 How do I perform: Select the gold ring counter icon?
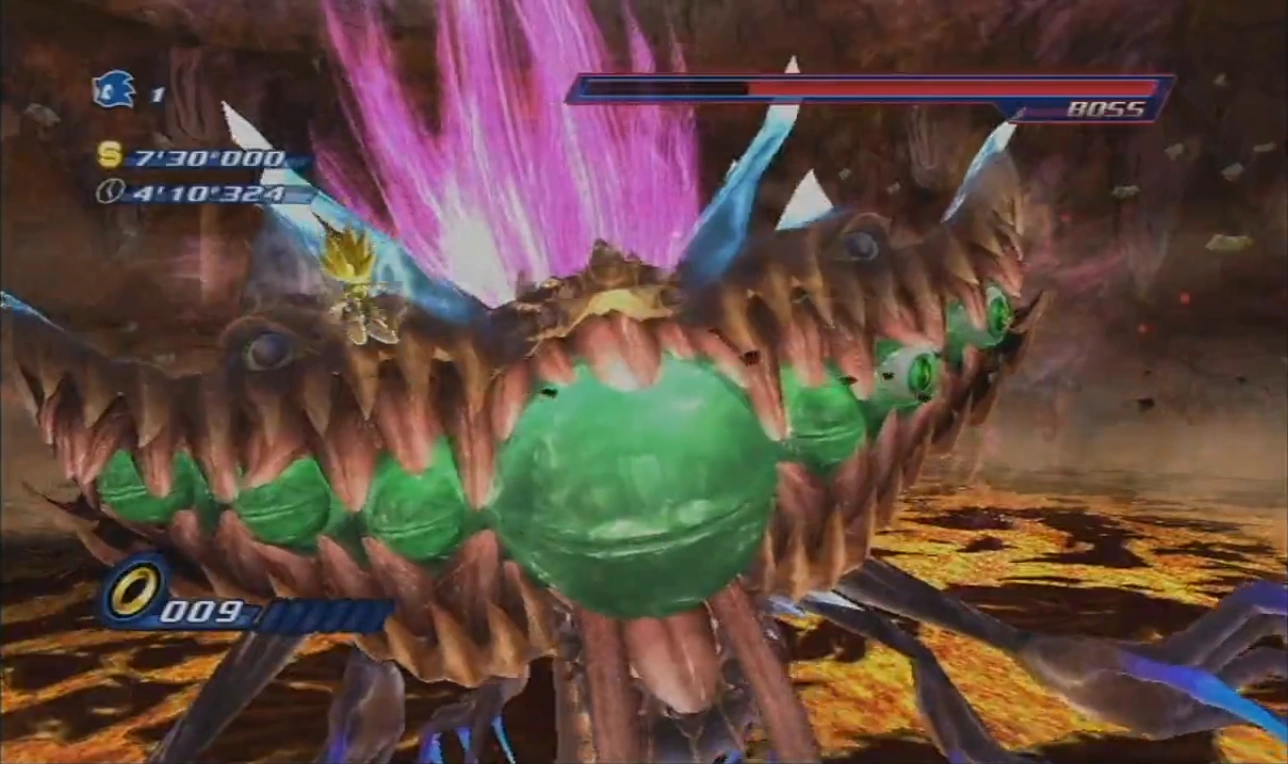point(133,592)
